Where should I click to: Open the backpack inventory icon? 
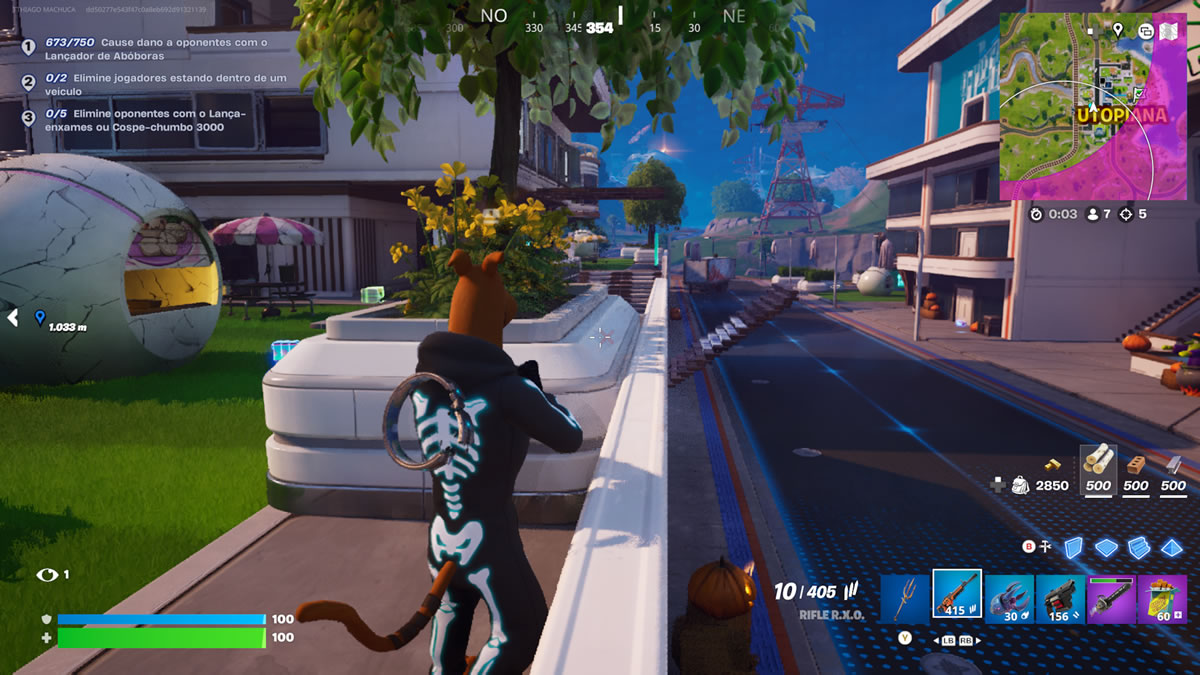pyautogui.click(x=1020, y=485)
